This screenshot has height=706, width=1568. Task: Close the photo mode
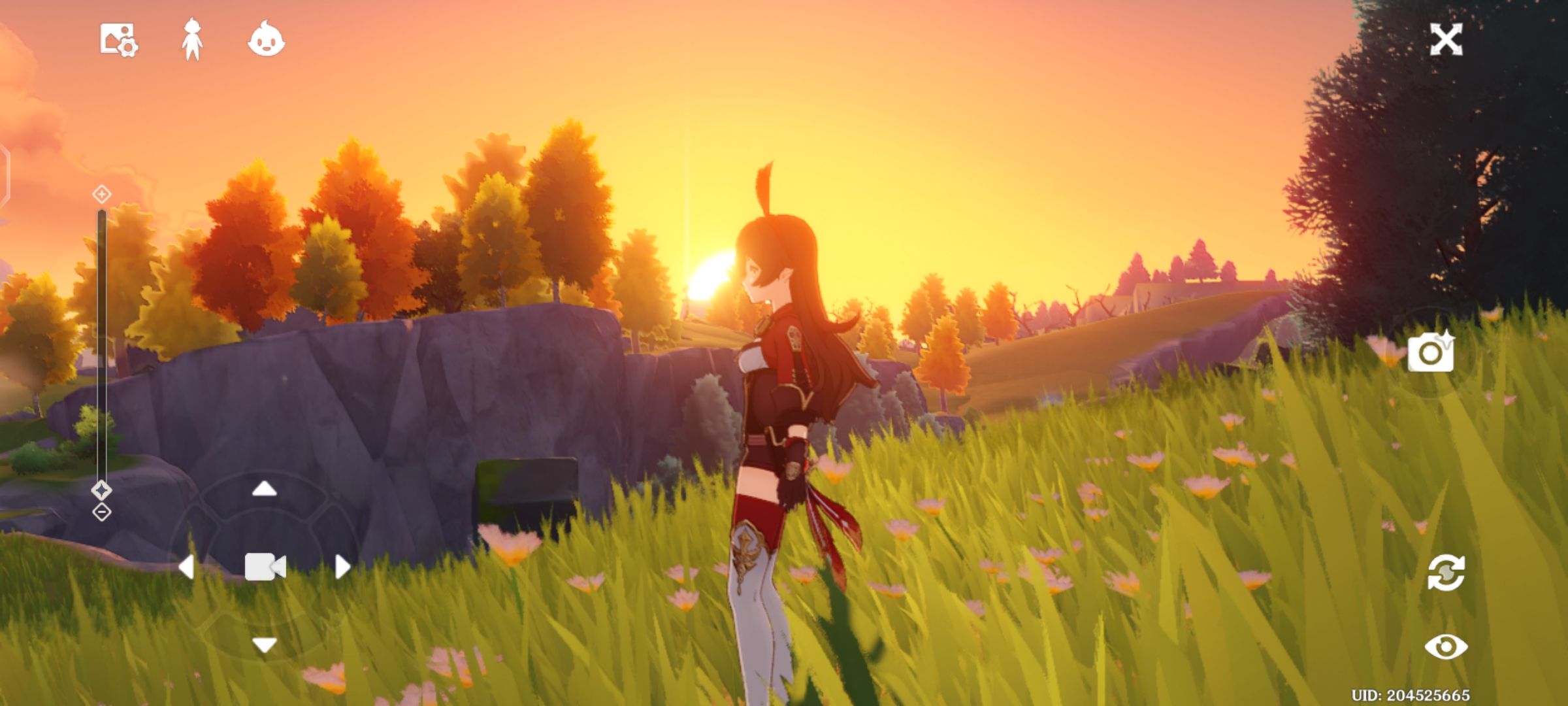click(1446, 40)
